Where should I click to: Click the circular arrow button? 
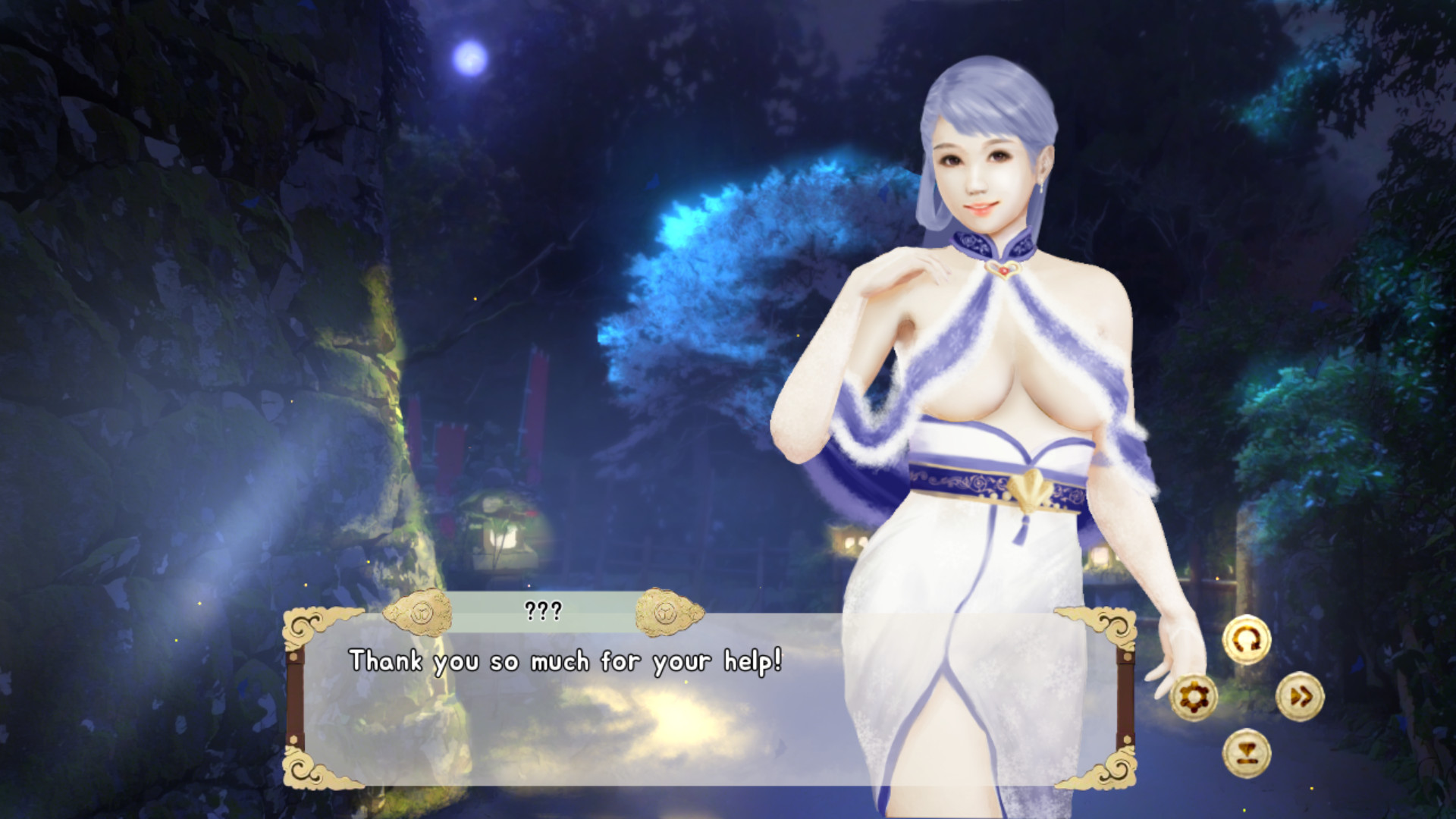1247,639
